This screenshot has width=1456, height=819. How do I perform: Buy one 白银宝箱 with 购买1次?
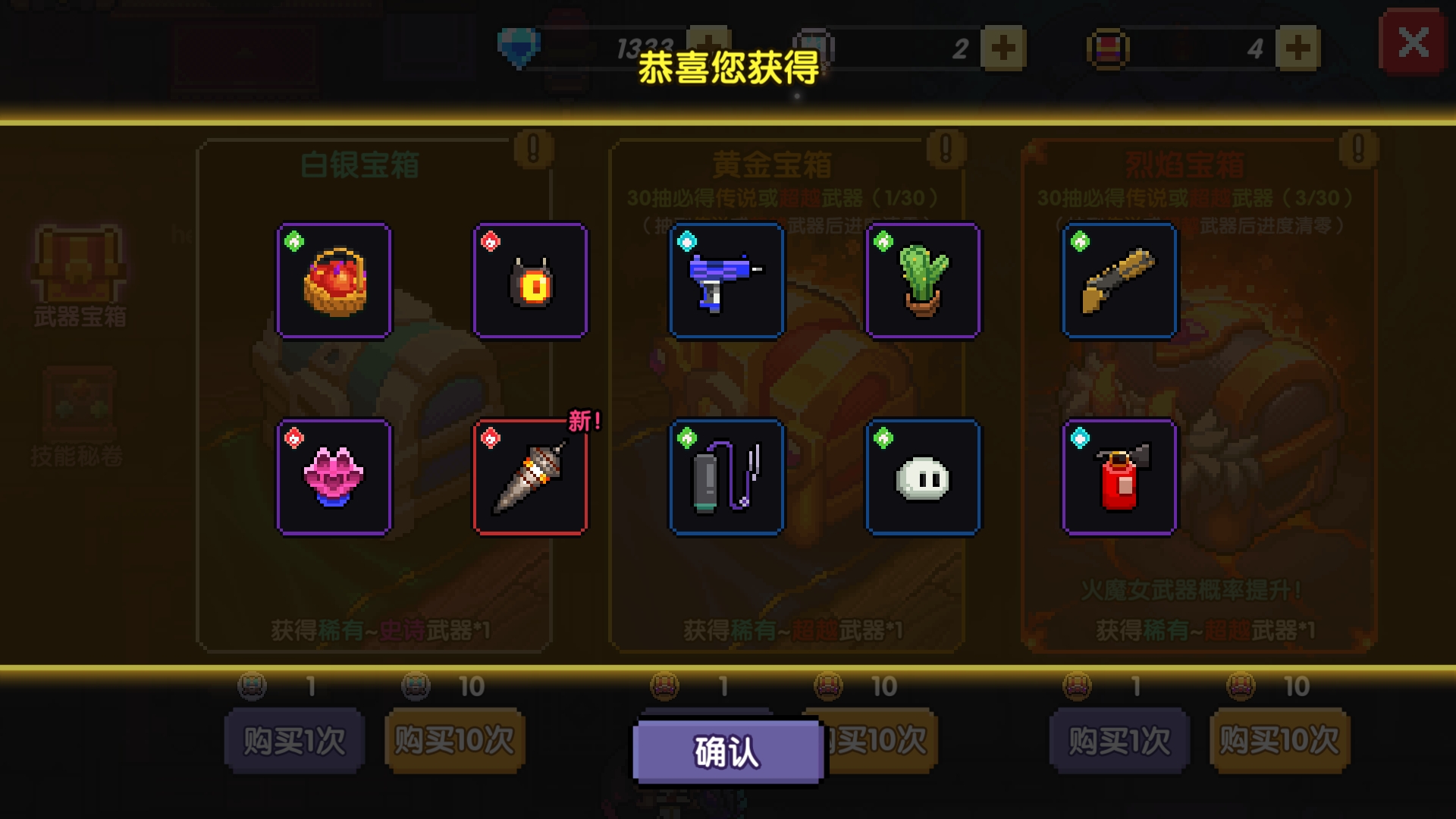tap(294, 739)
